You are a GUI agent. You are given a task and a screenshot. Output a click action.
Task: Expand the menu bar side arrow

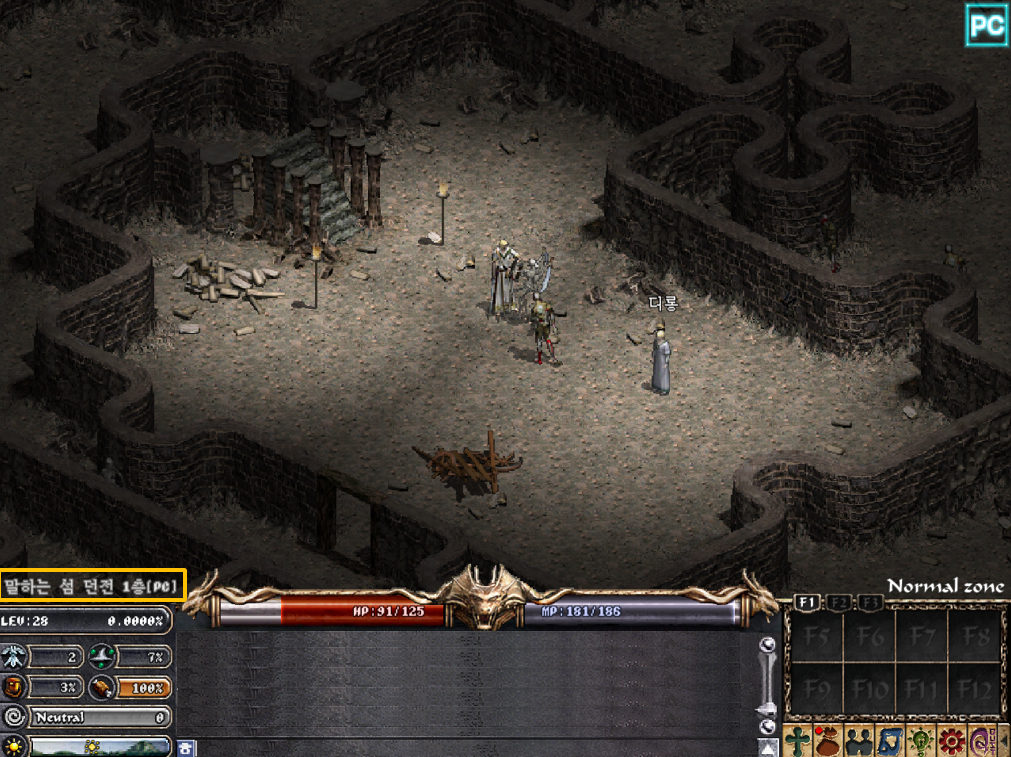click(x=1002, y=742)
